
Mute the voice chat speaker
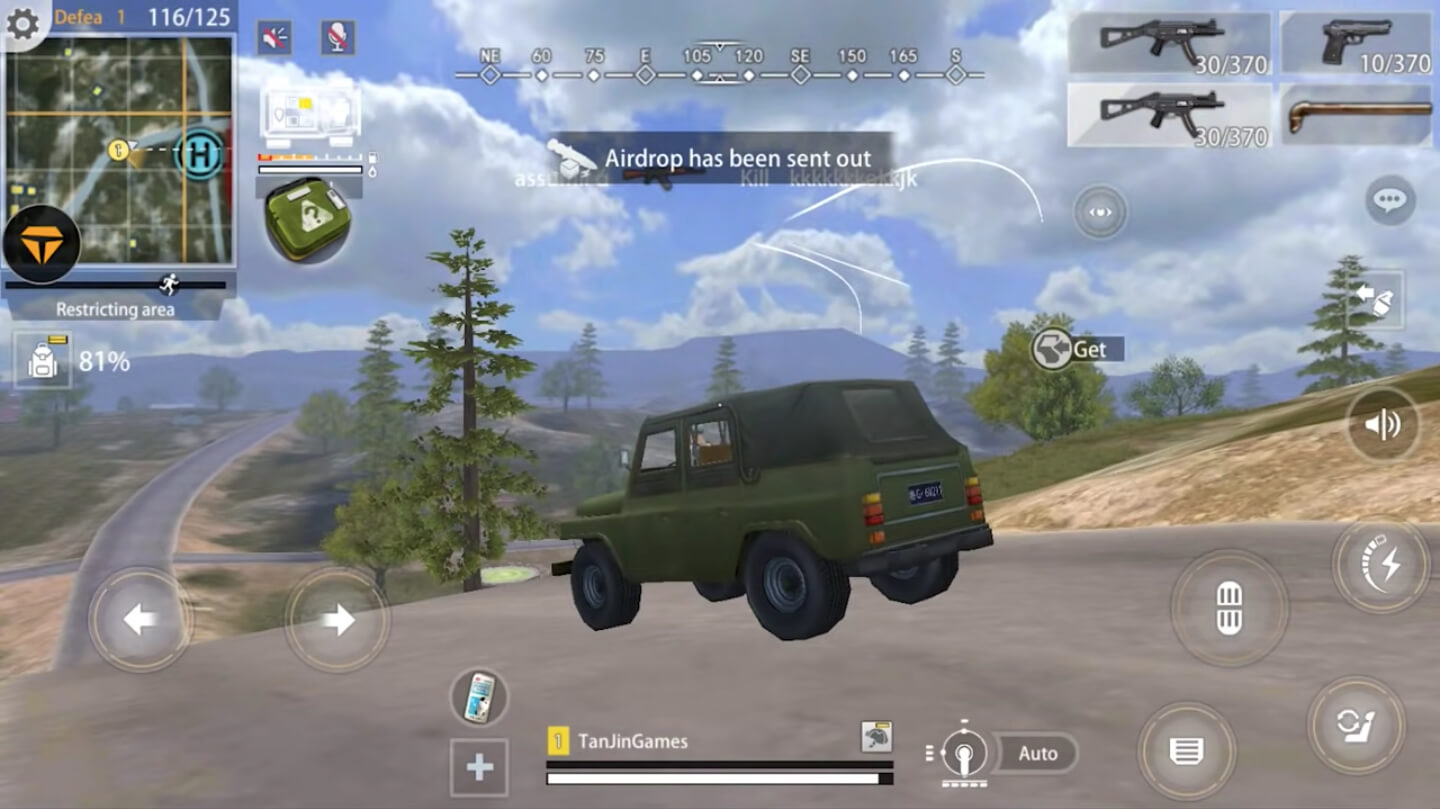273,37
